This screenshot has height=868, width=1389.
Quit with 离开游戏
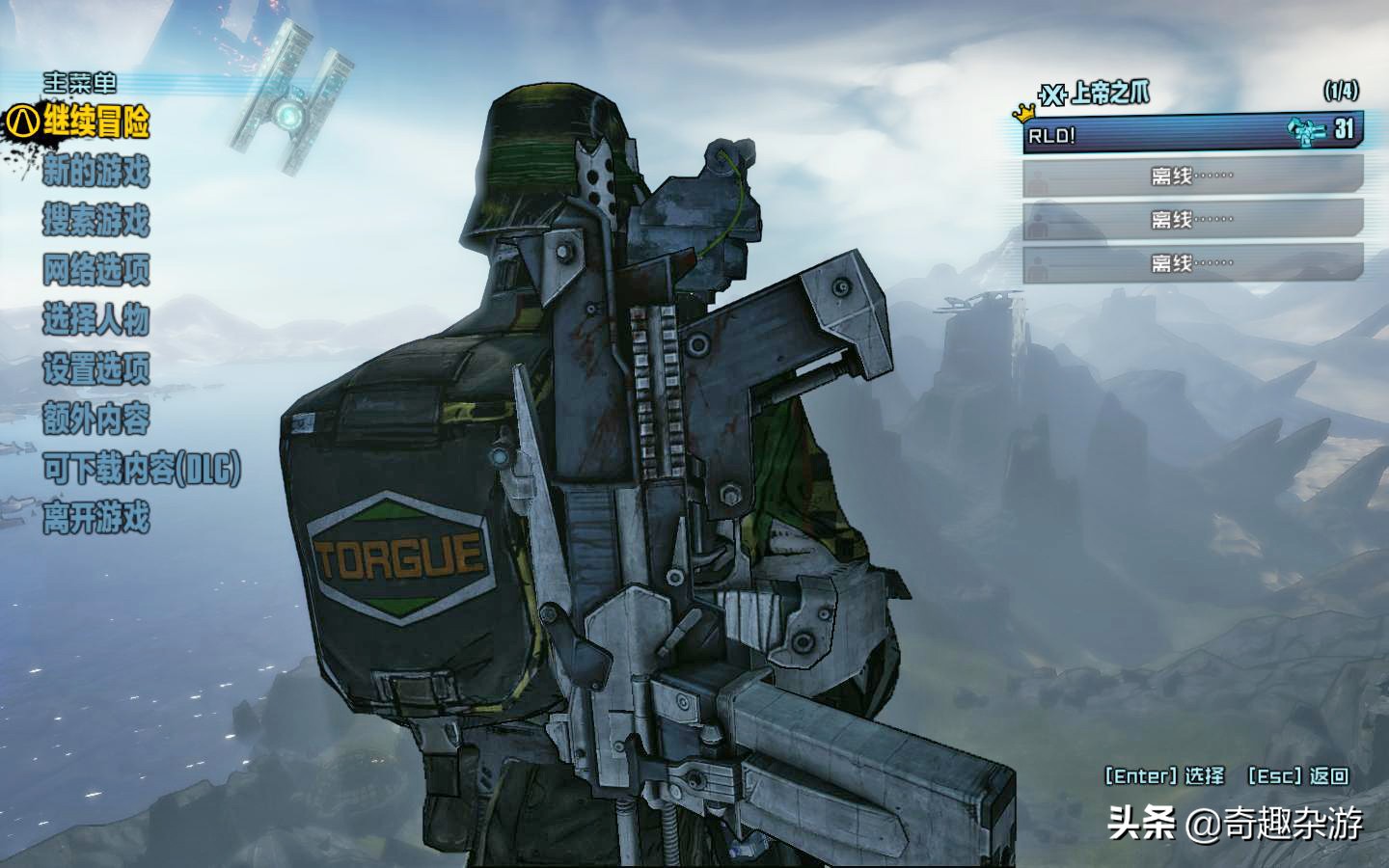coord(95,519)
